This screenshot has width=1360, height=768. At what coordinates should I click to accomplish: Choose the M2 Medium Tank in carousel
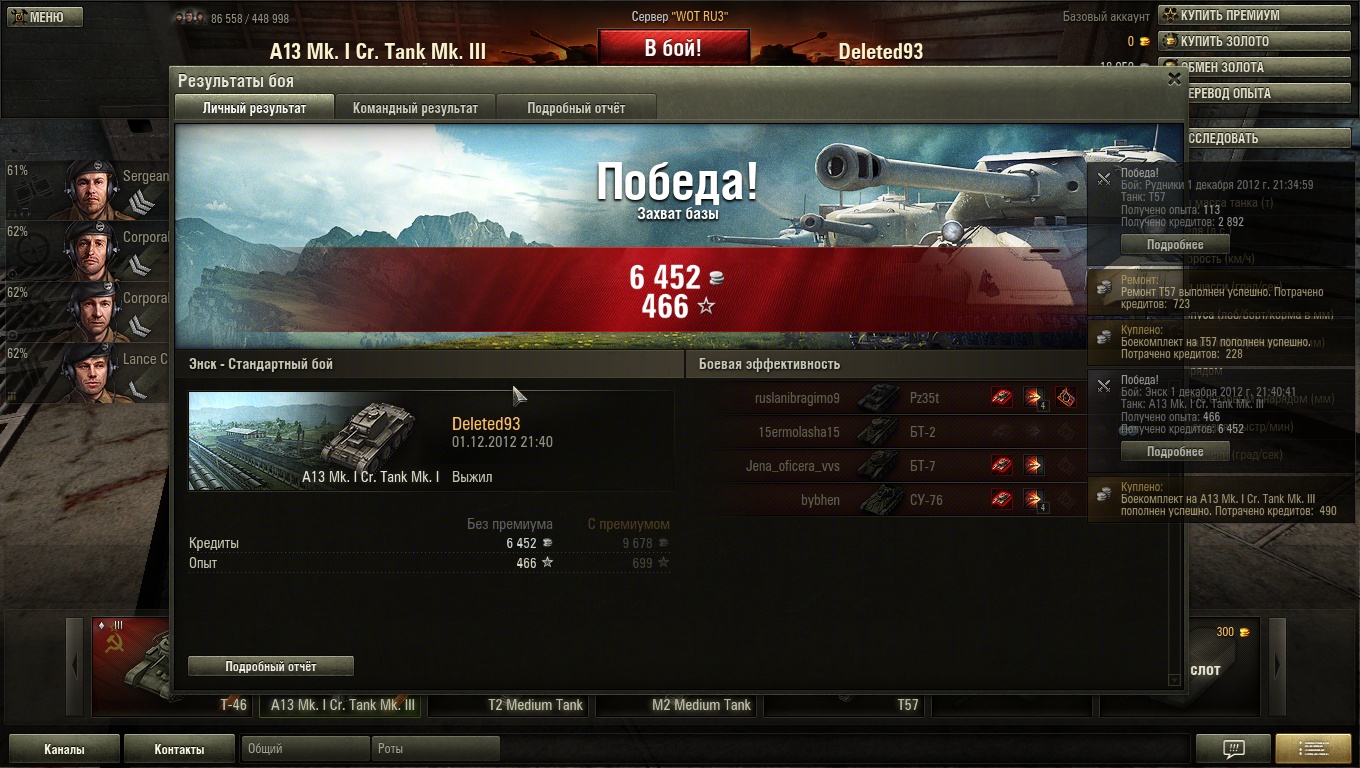tap(701, 705)
